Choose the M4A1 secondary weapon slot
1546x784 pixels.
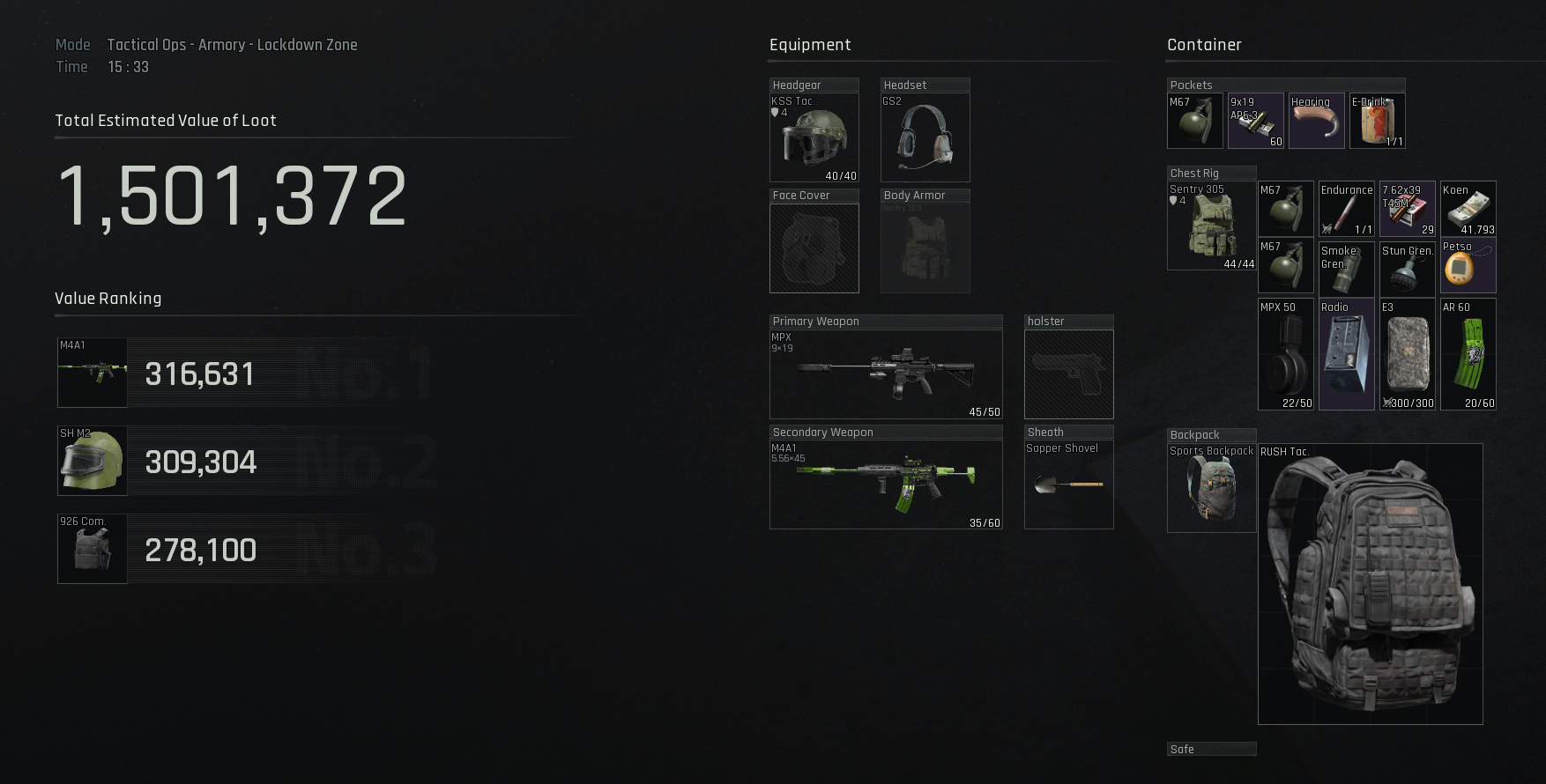point(885,484)
